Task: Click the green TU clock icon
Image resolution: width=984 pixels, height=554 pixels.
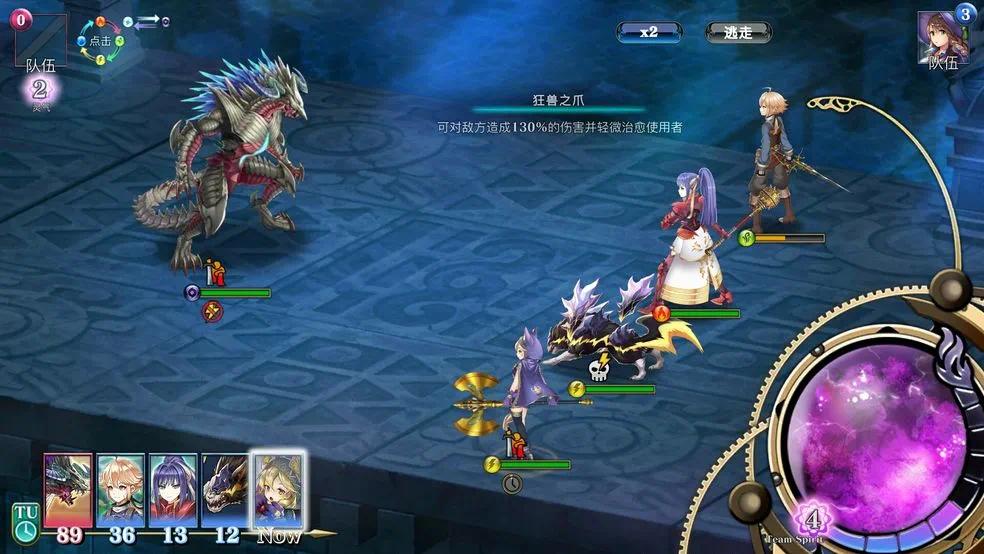Action: [25, 519]
